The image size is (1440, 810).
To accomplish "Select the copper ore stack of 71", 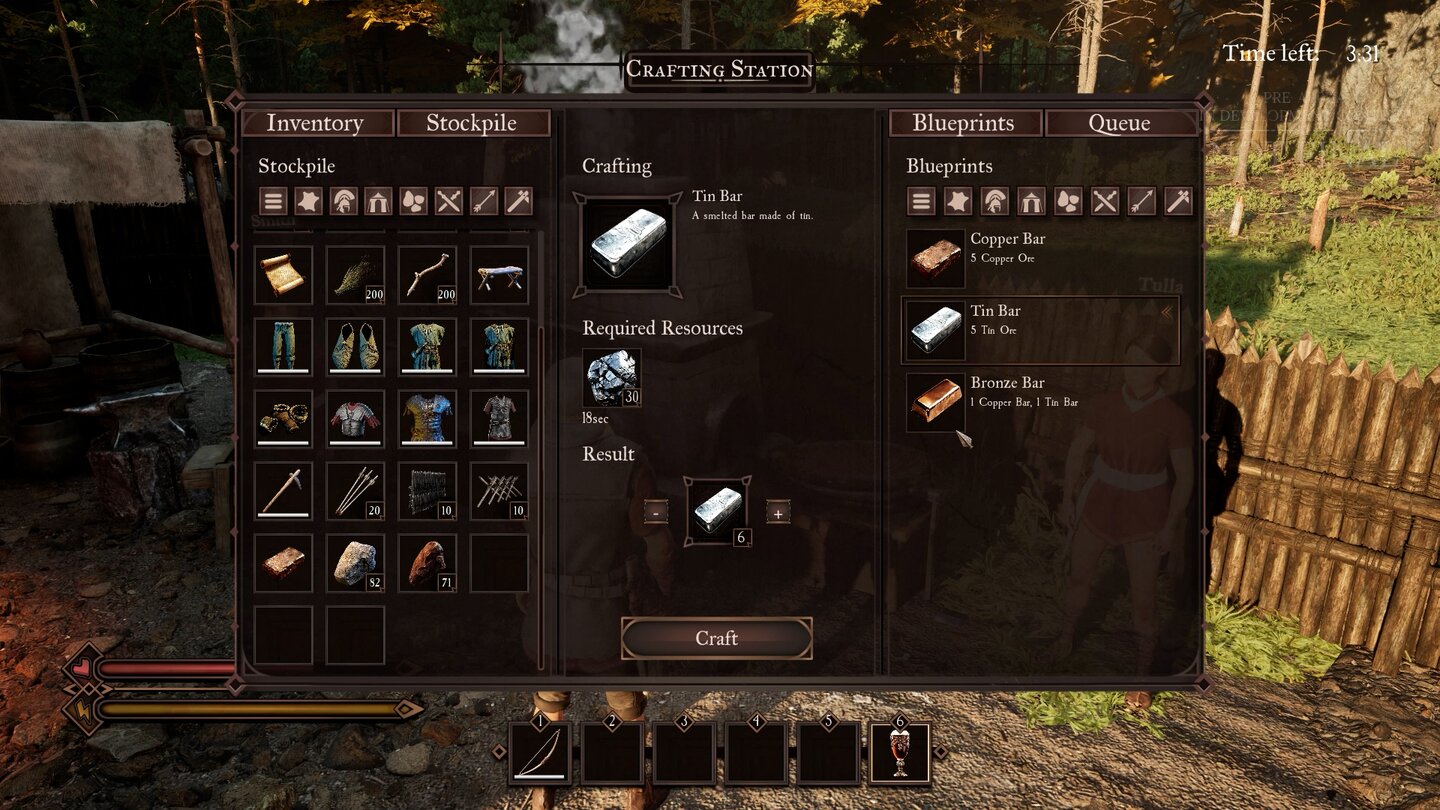I will (427, 563).
